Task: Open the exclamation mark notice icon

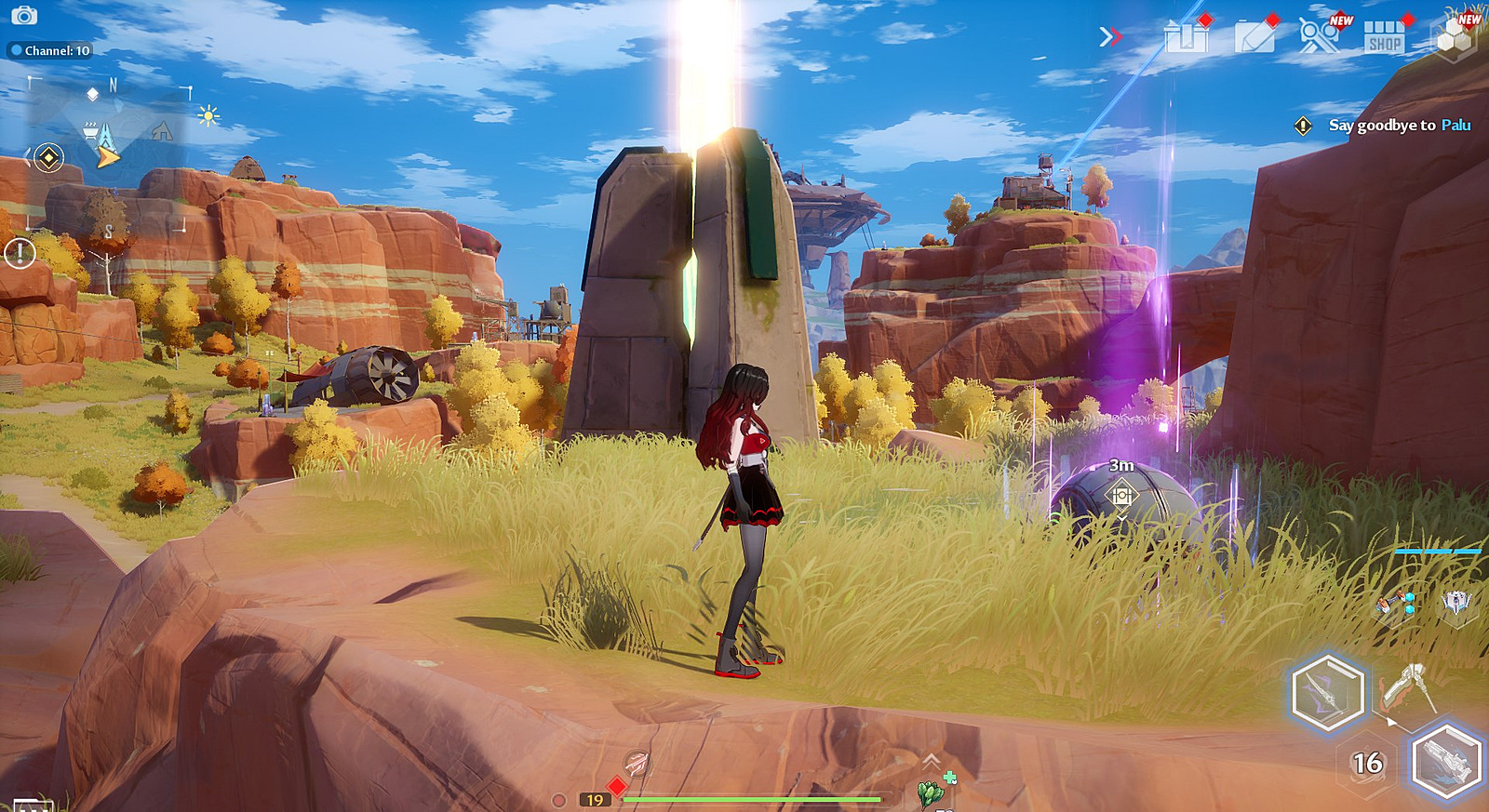Action: point(20,253)
